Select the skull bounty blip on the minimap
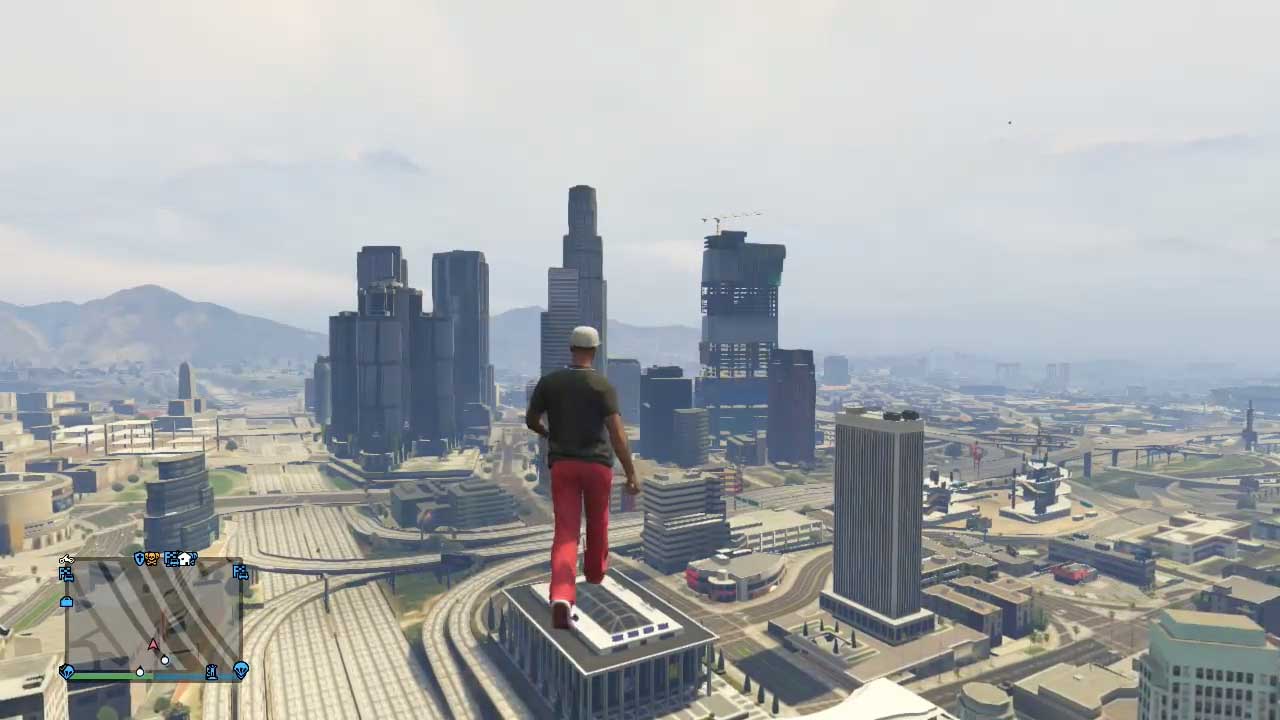This screenshot has height=720, width=1280. click(x=151, y=559)
